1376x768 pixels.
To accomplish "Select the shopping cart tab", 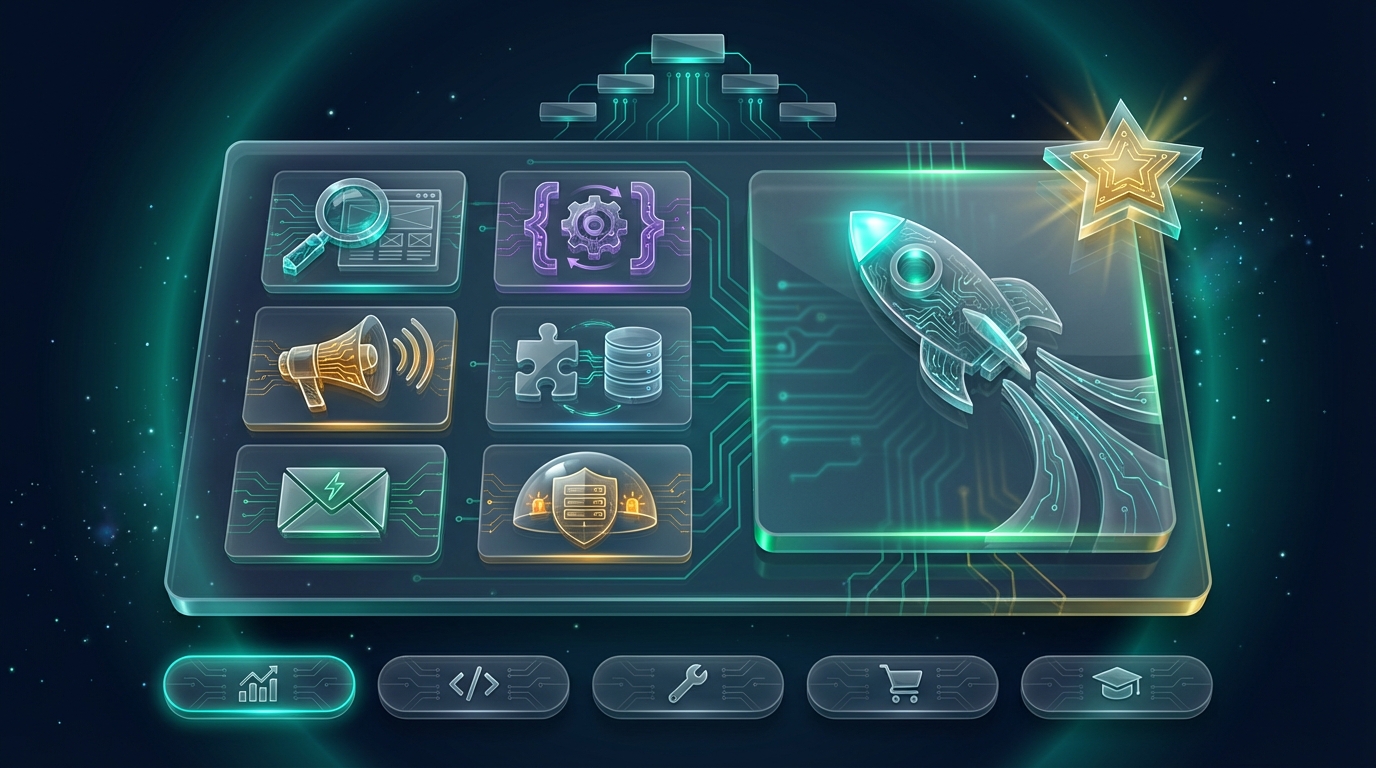I will click(x=902, y=686).
